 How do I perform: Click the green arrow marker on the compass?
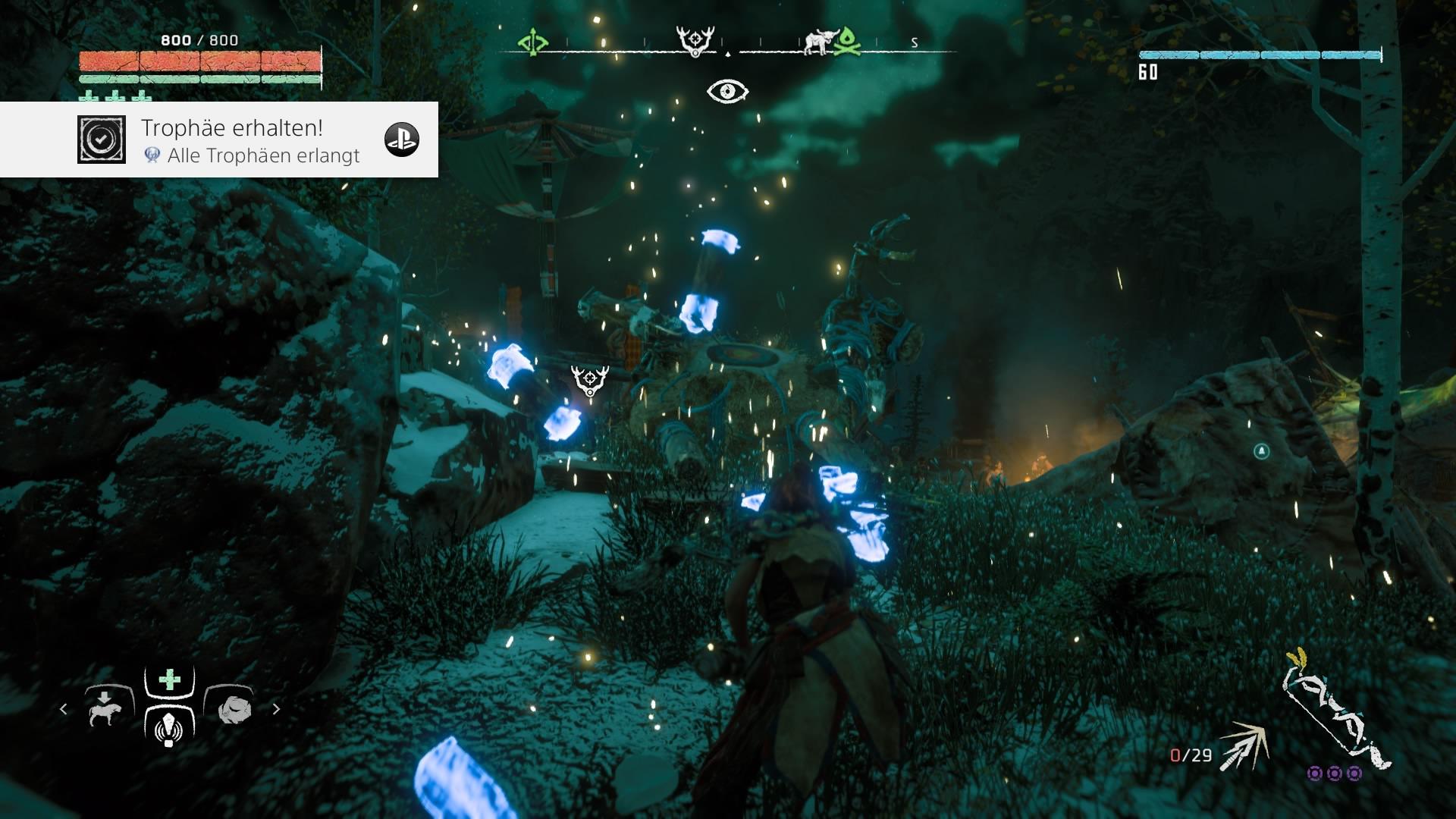[532, 42]
